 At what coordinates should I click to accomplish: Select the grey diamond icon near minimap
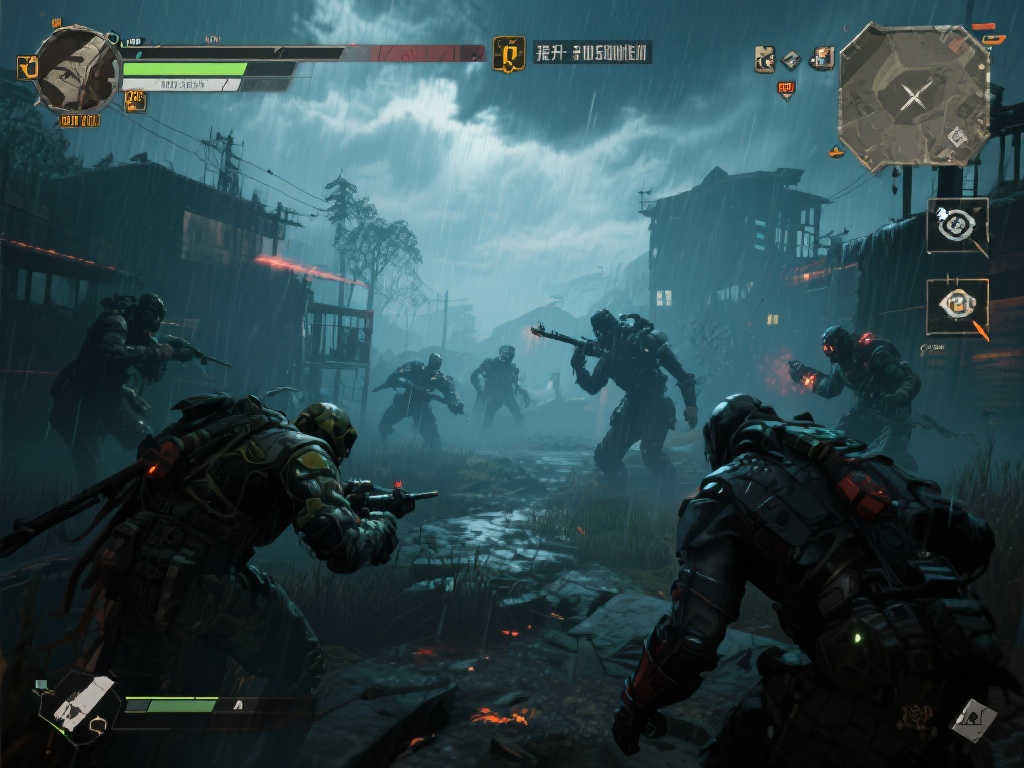tap(792, 58)
